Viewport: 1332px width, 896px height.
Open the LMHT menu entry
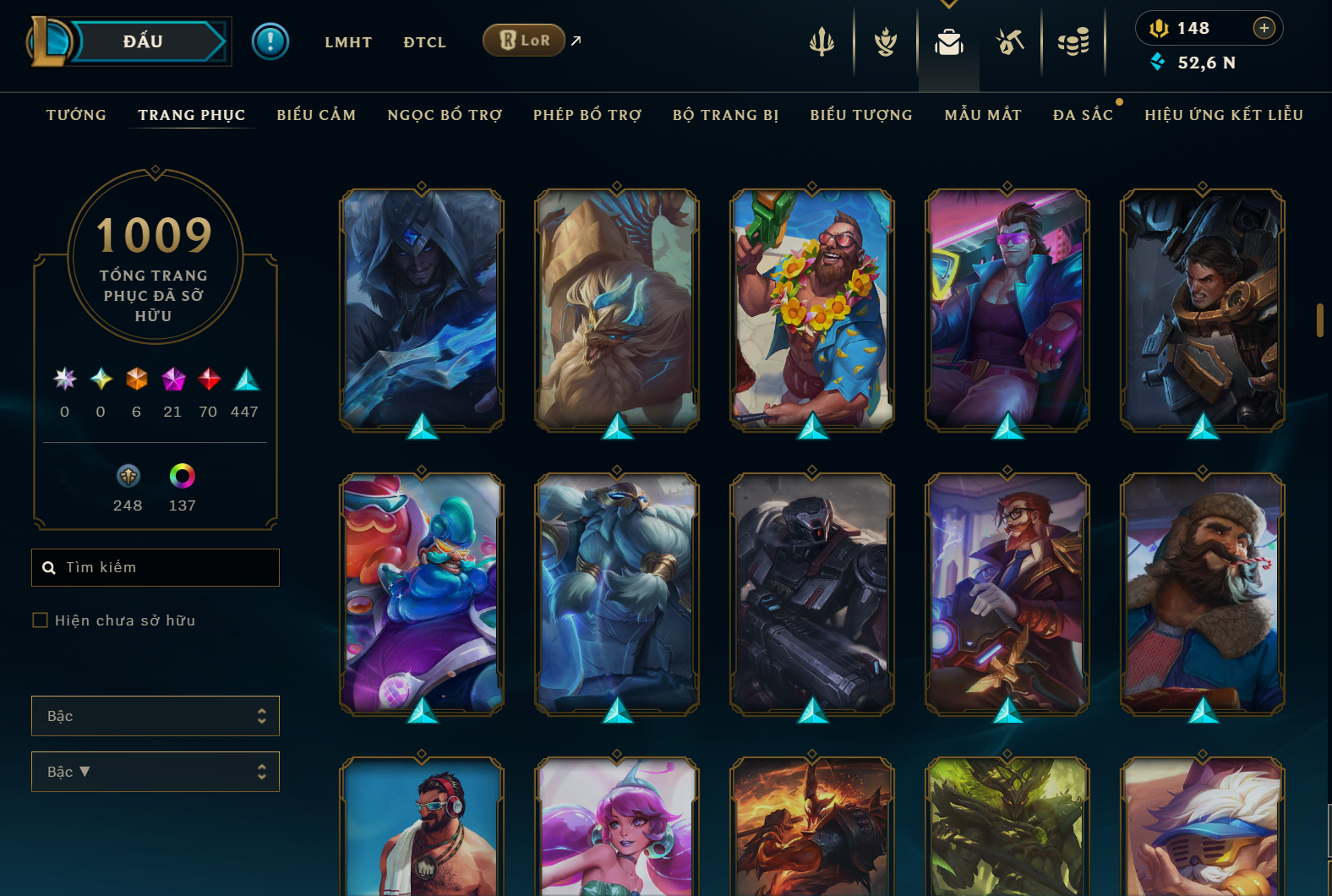pos(348,42)
